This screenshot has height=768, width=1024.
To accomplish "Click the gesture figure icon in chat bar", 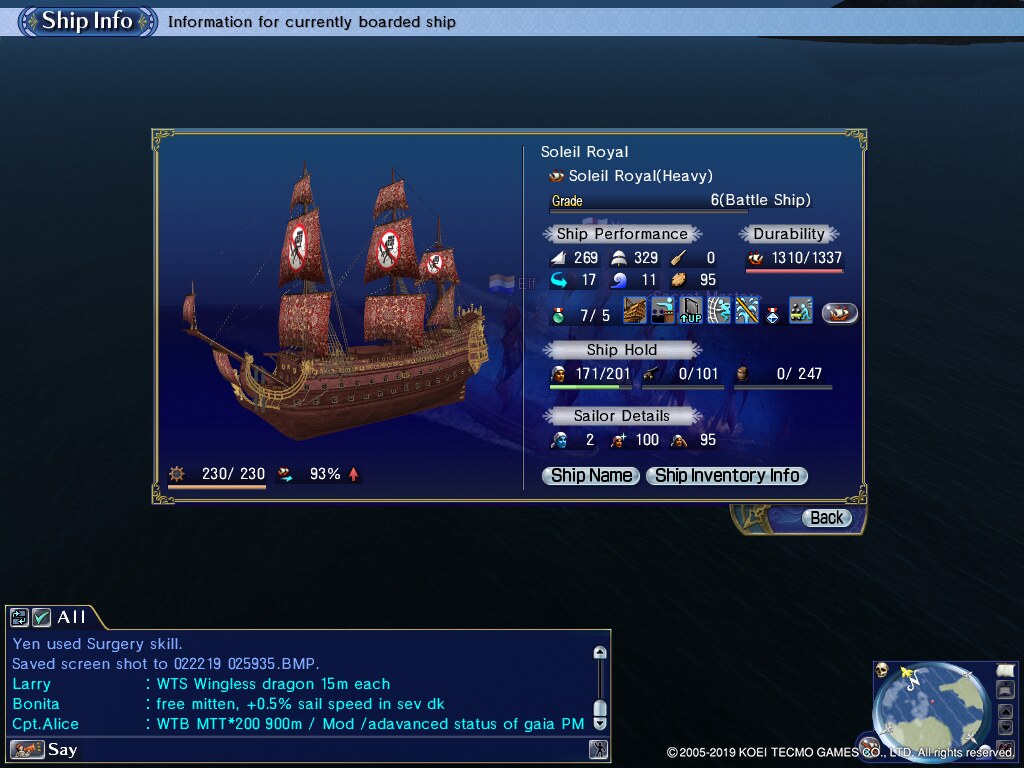I will 598,749.
